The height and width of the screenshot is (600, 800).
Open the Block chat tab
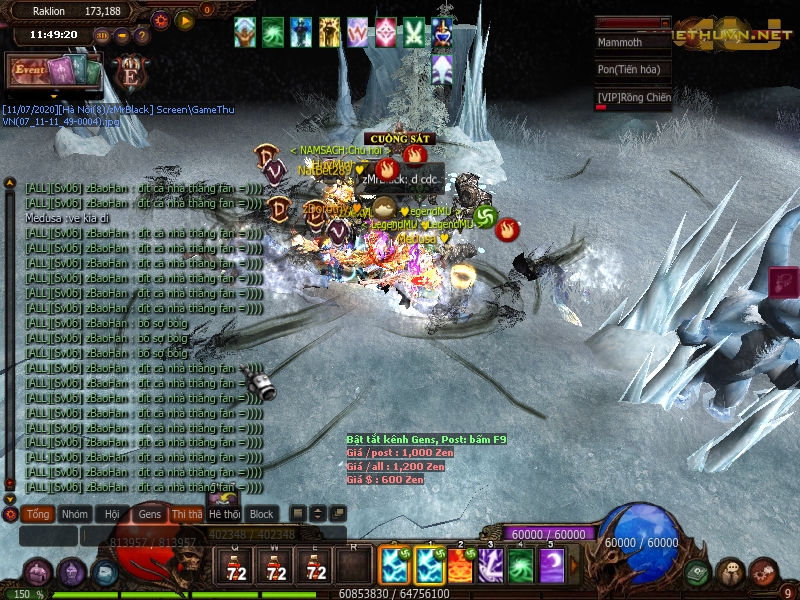pos(262,514)
